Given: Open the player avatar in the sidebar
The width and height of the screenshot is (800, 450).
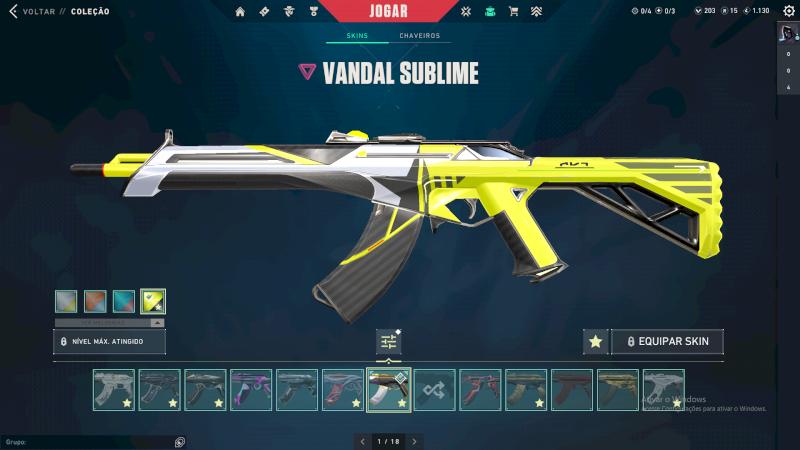Looking at the screenshot, I should pyautogui.click(x=787, y=32).
